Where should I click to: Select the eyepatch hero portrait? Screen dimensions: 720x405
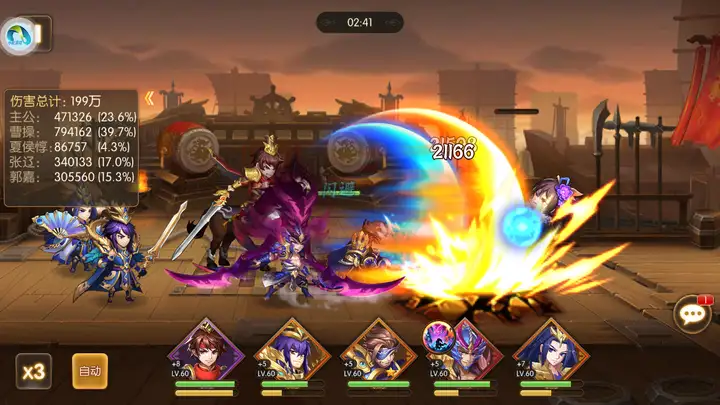tap(378, 346)
